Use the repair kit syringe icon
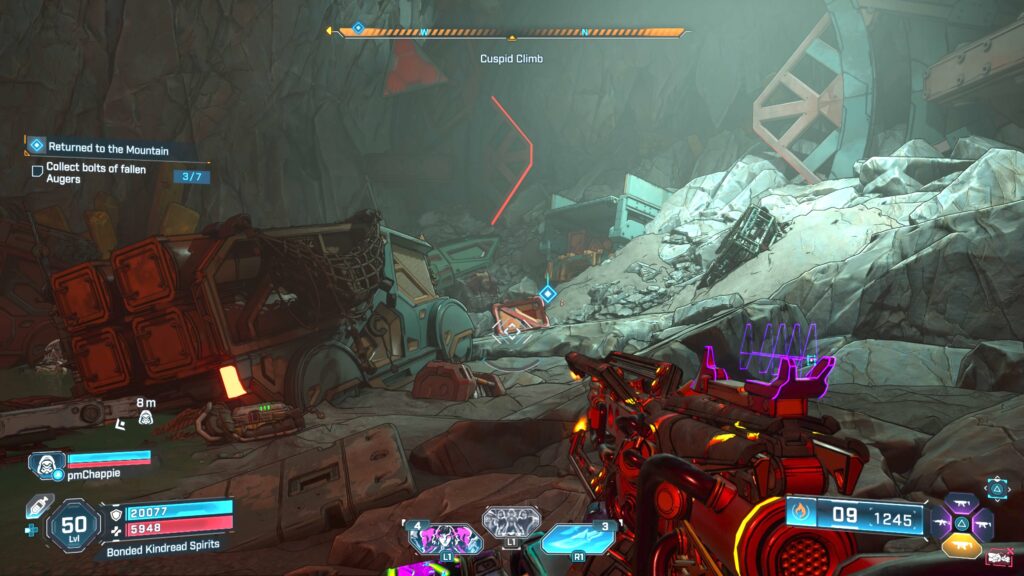1024x576 pixels. click(37, 507)
